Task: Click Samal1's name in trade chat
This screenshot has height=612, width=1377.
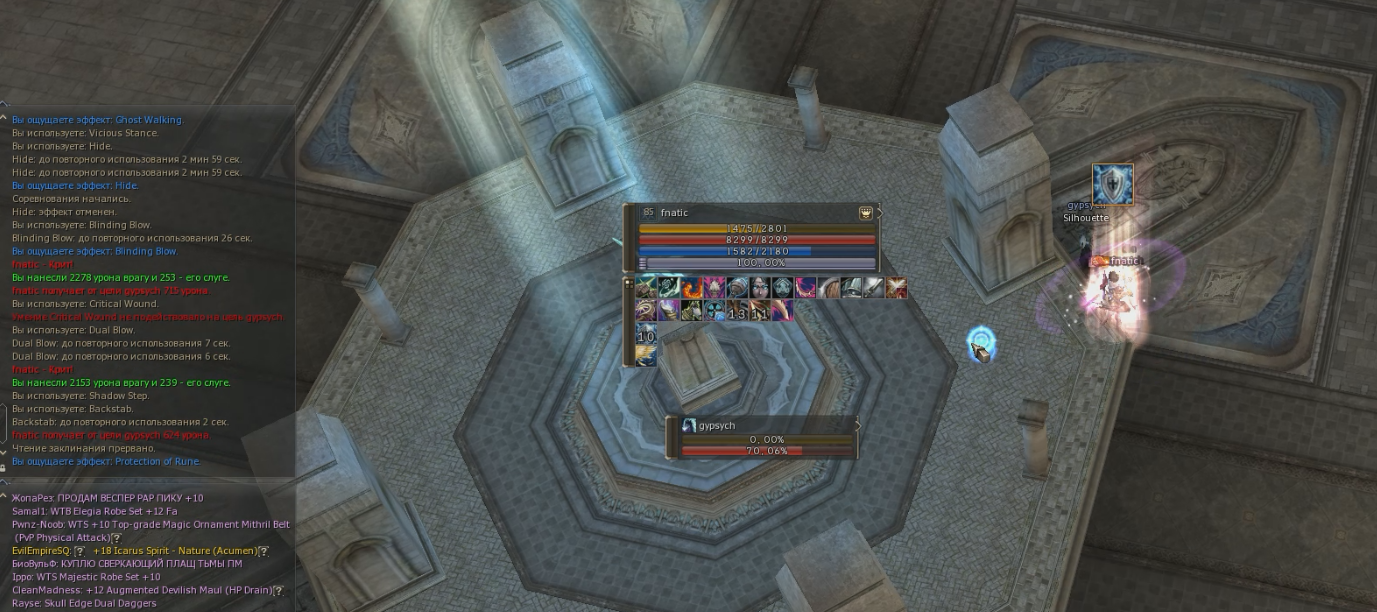Action: point(30,511)
